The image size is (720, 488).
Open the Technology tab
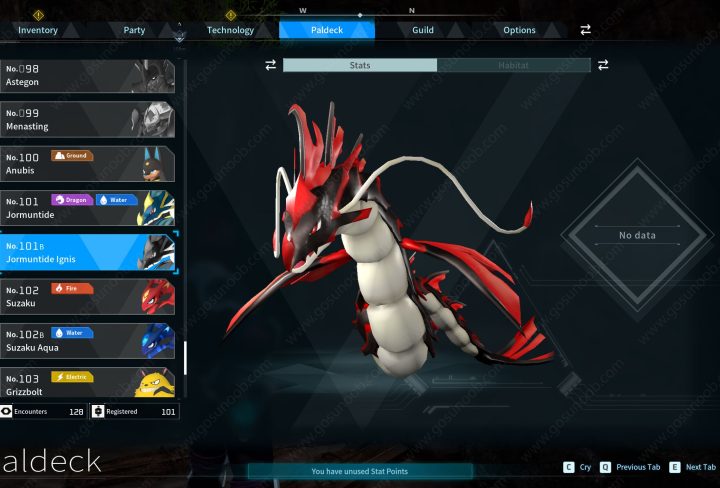click(x=230, y=30)
